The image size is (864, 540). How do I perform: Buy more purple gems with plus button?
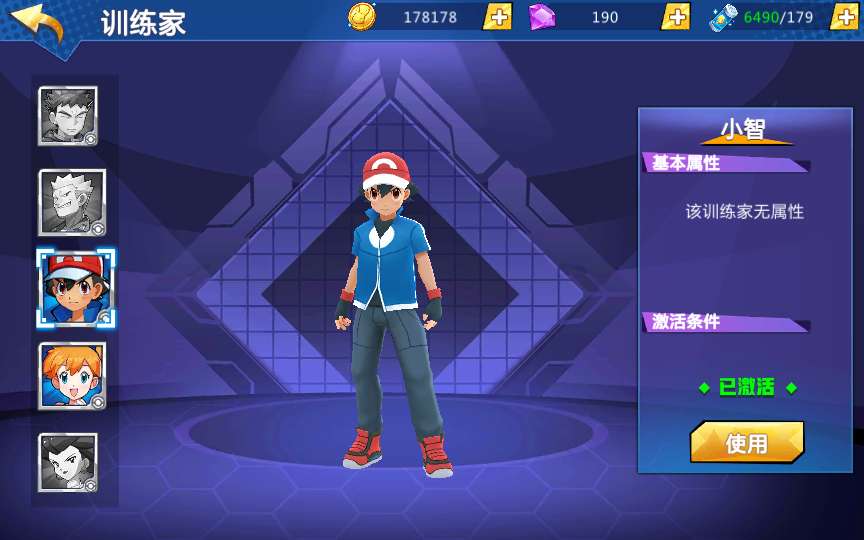pyautogui.click(x=676, y=17)
